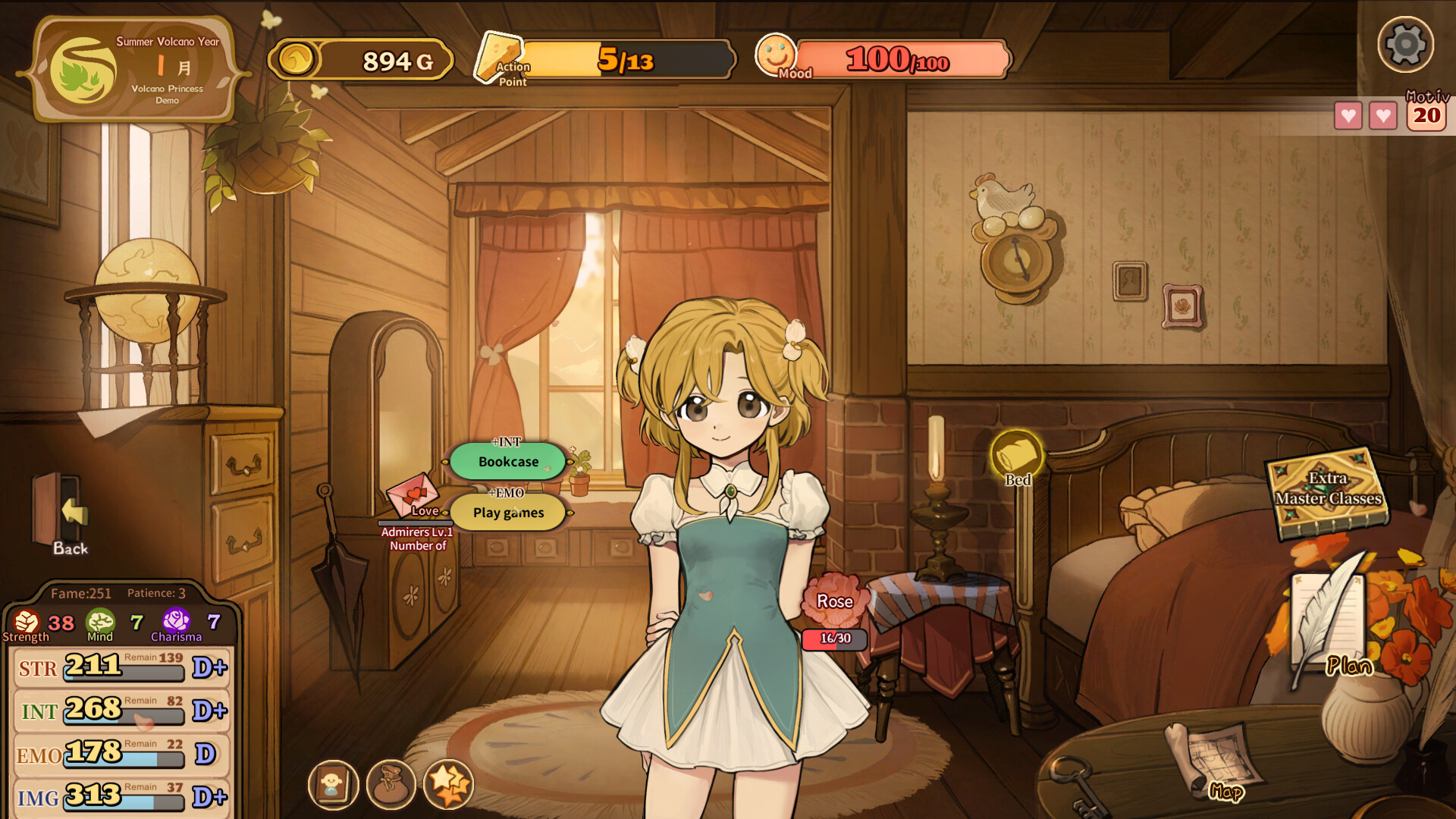Toggle the second heart beside Motiv counter
Image resolution: width=1456 pixels, height=819 pixels.
click(1384, 116)
